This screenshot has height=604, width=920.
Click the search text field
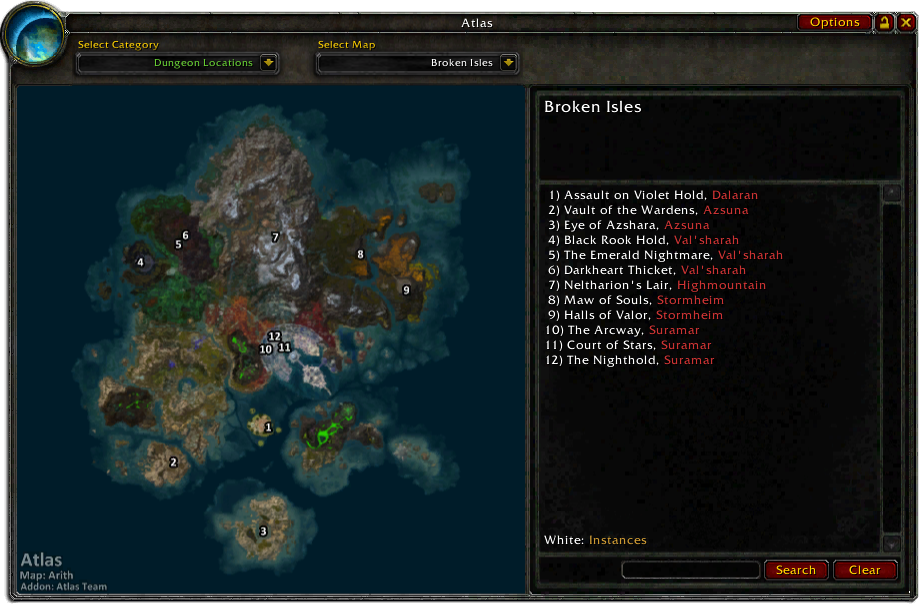click(x=690, y=570)
